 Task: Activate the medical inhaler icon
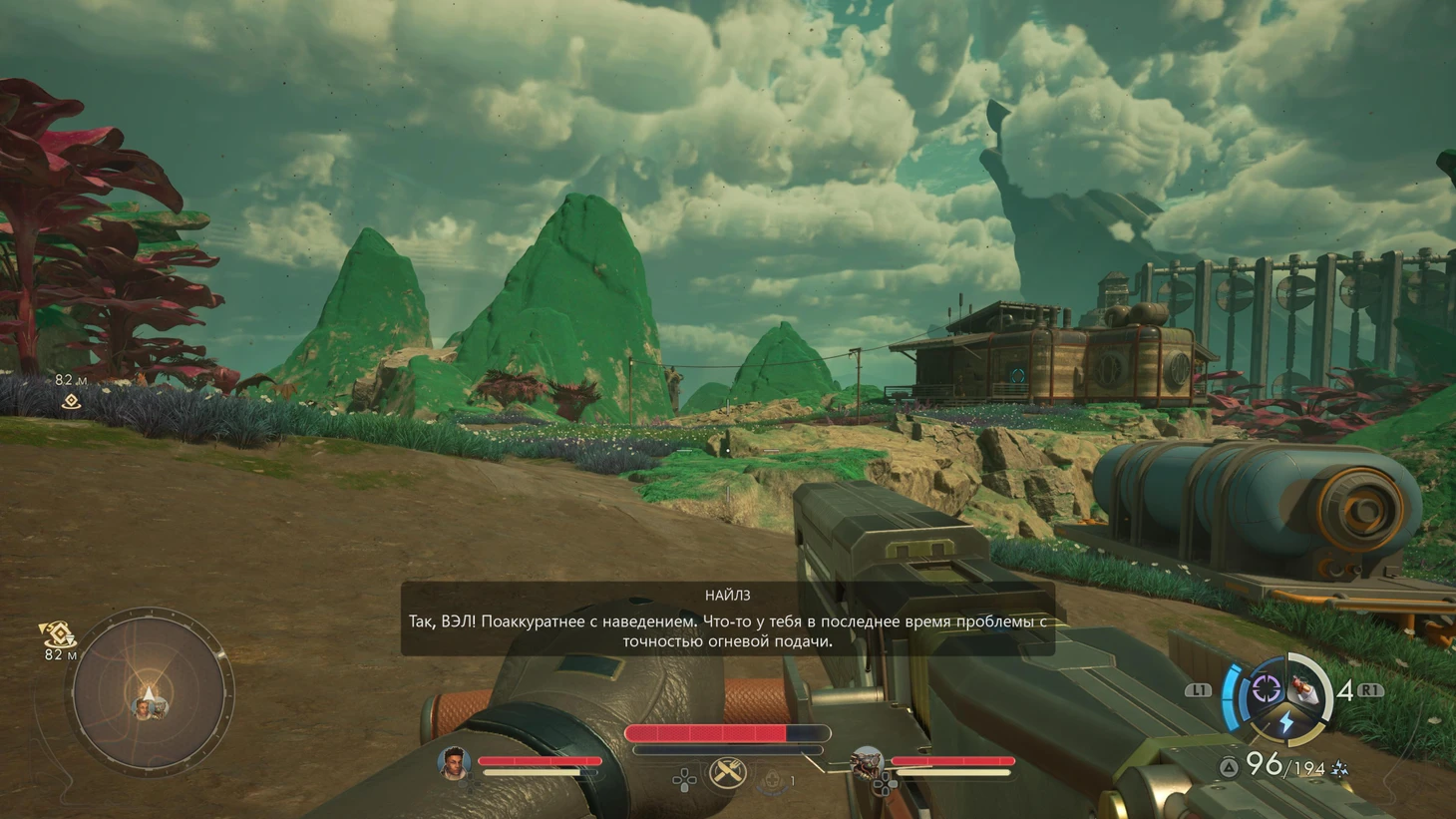click(x=771, y=780)
